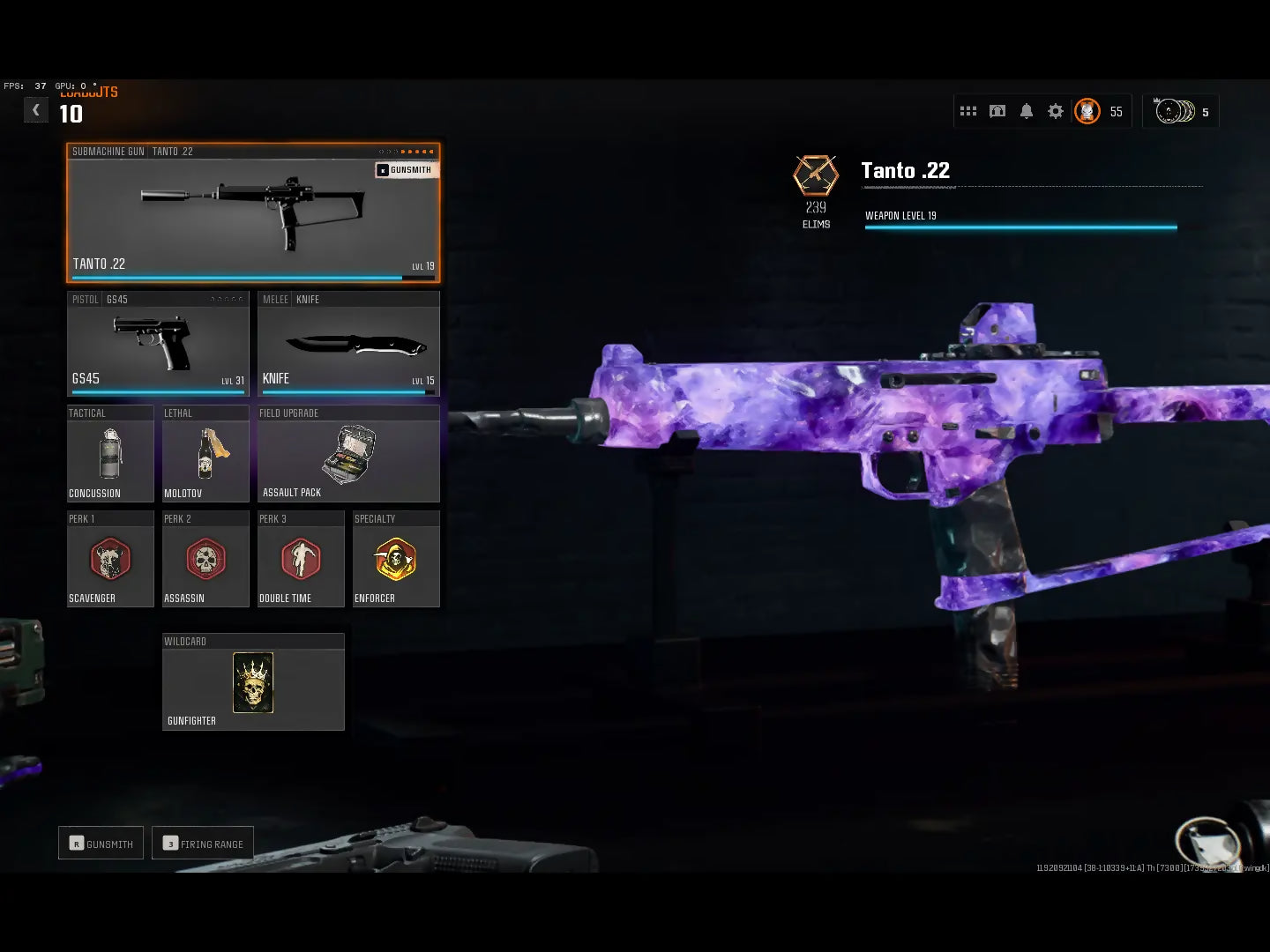Image resolution: width=1270 pixels, height=952 pixels.
Task: Show notifications via the bell icon
Action: [1027, 111]
